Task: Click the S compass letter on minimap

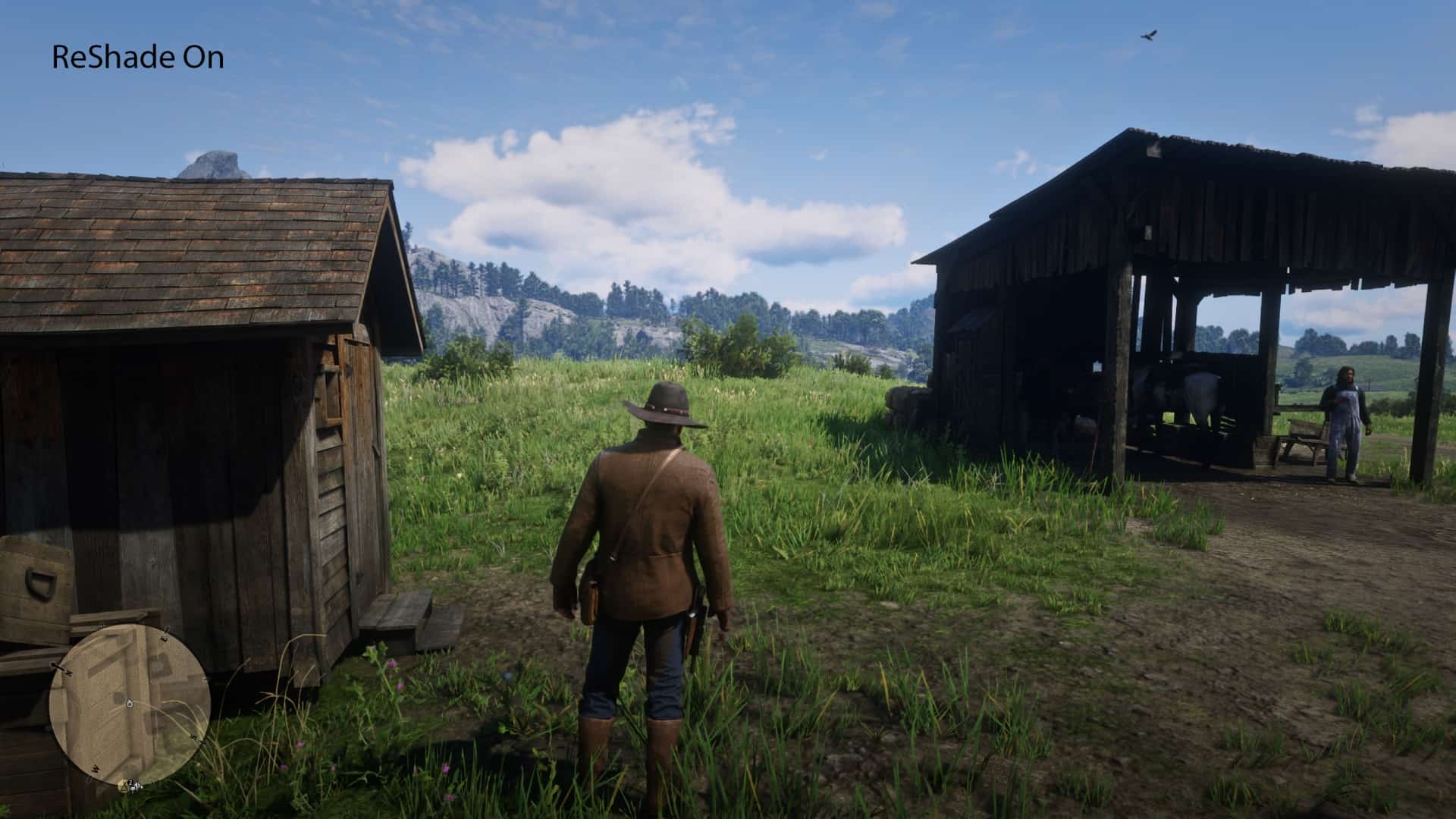Action: (194, 736)
